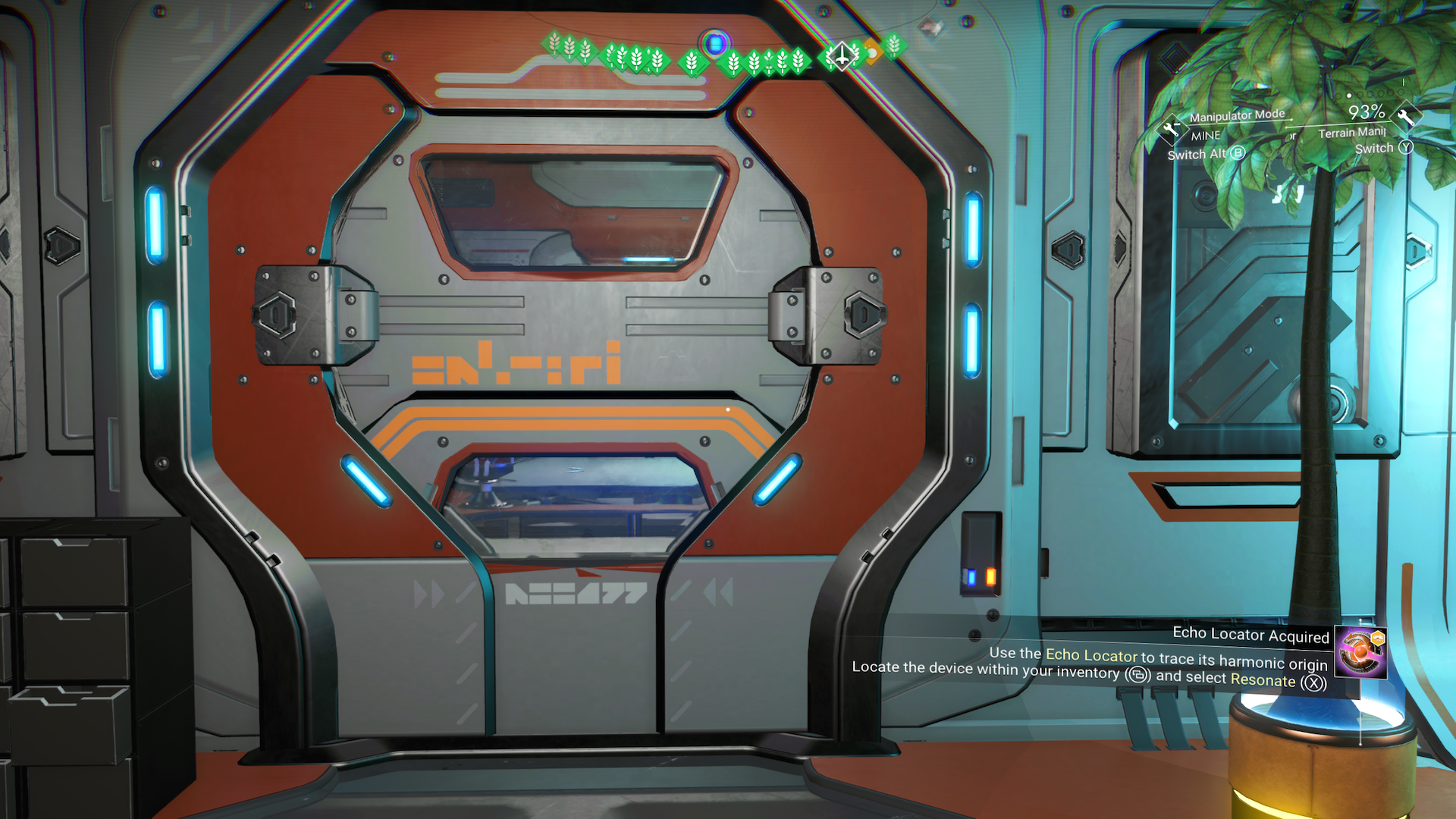Select the orange sunrise marker icon
Viewport: 1456px width, 819px height.
pos(874,52)
